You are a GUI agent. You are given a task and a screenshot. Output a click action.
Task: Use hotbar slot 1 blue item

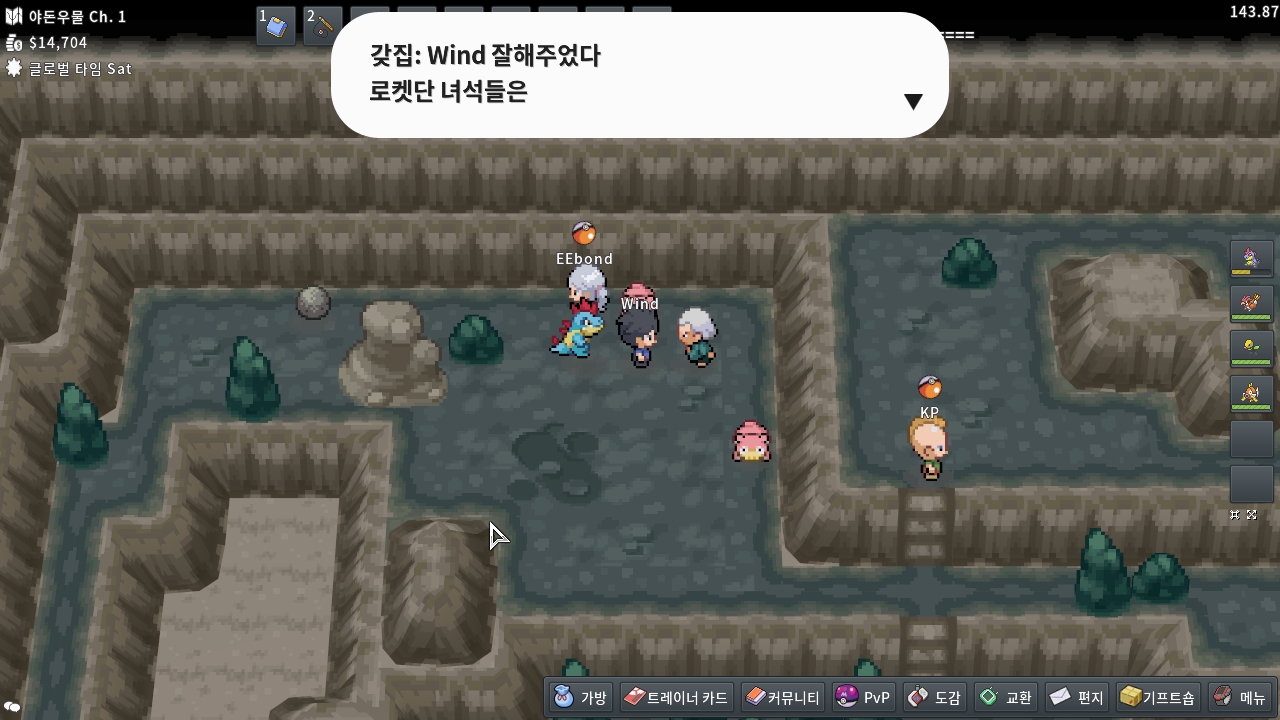click(x=276, y=26)
